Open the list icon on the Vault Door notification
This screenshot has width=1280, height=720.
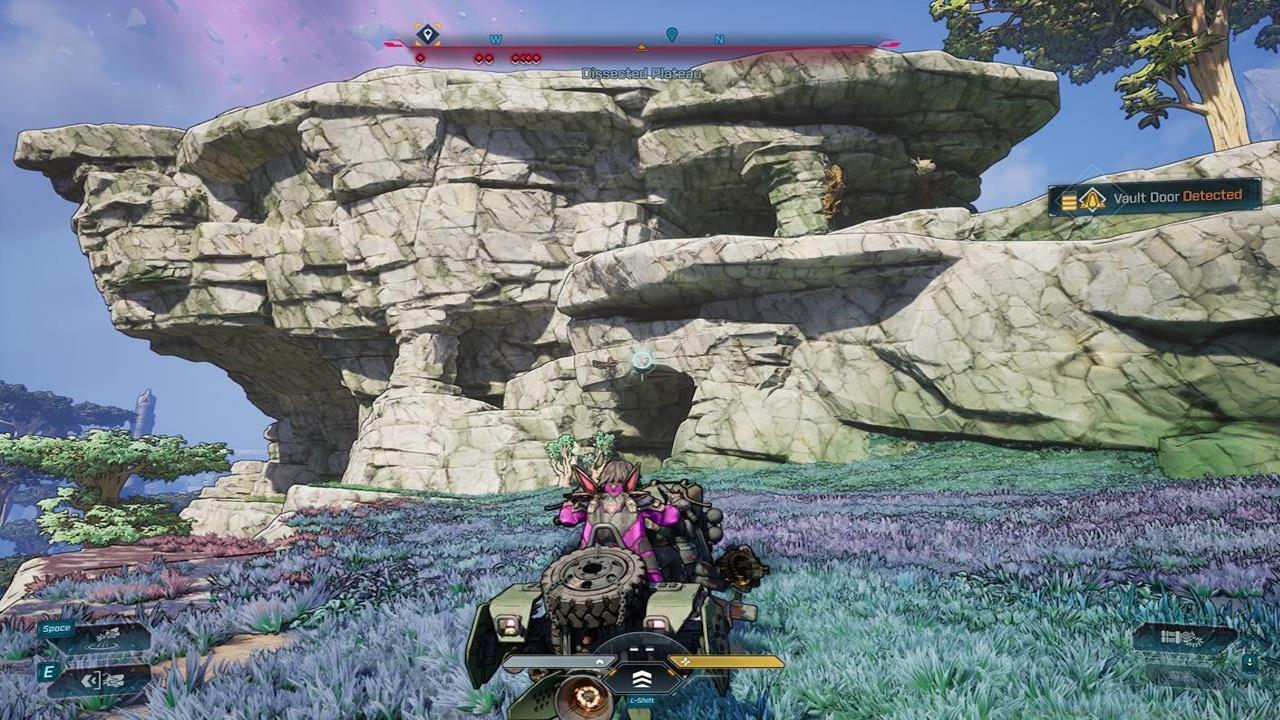coord(1068,198)
